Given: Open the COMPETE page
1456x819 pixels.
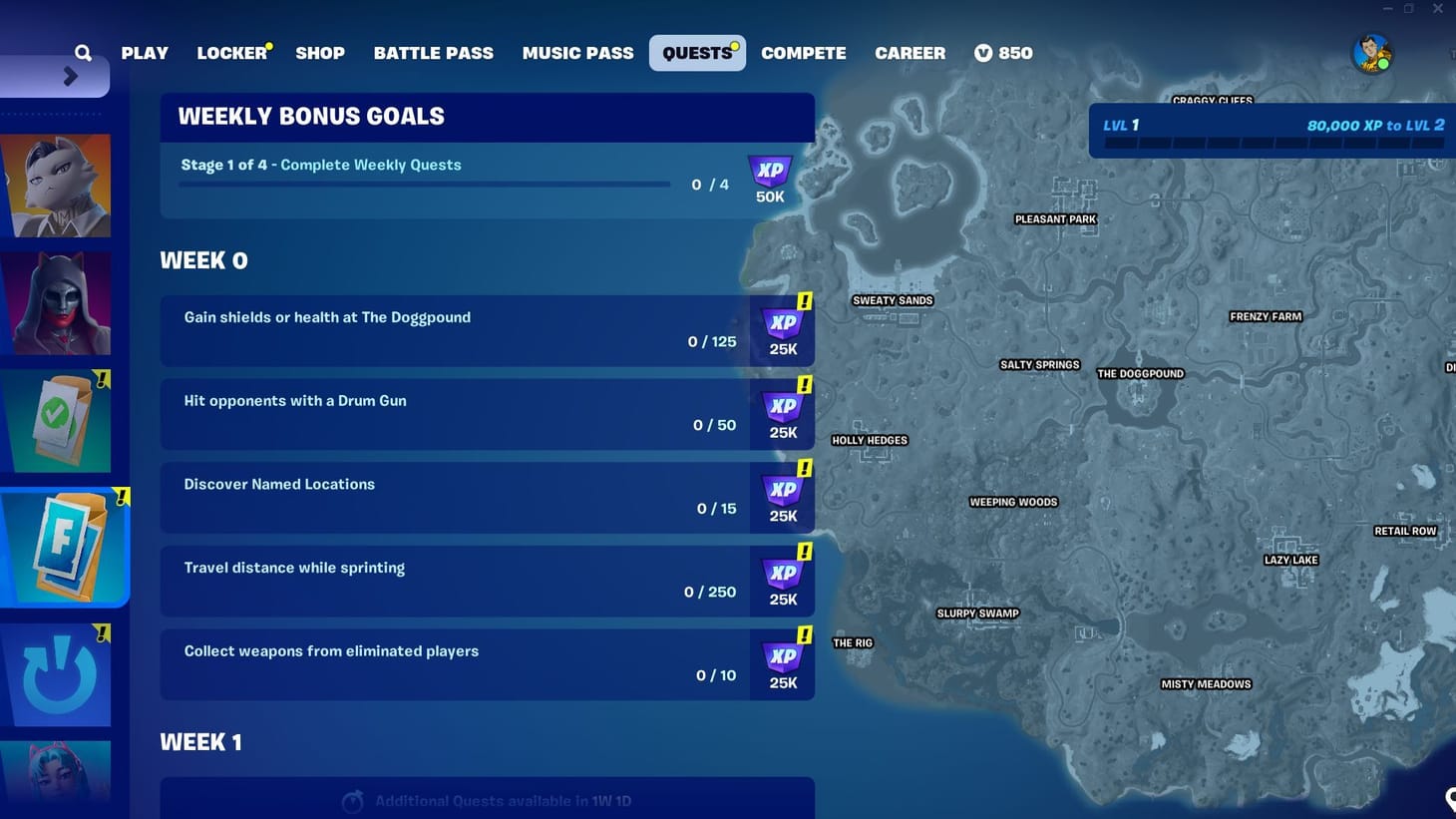Looking at the screenshot, I should tap(804, 52).
